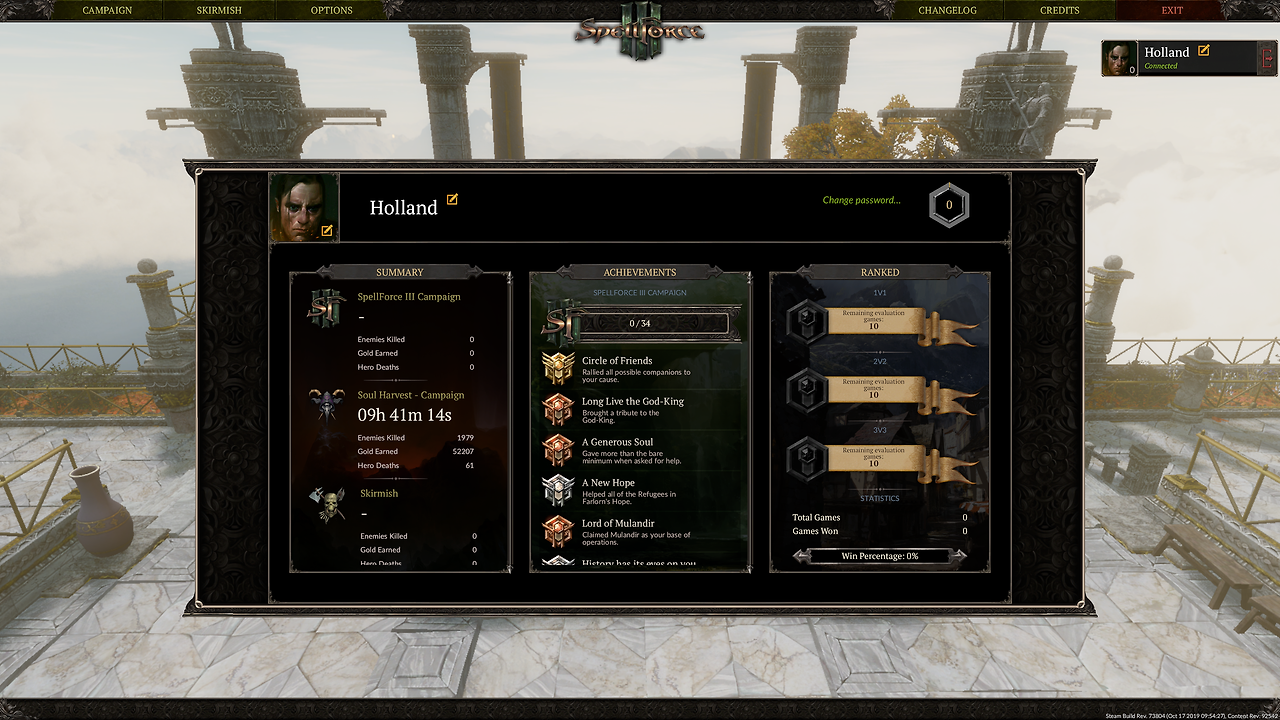Select the Circle of Friends achievement

point(617,361)
